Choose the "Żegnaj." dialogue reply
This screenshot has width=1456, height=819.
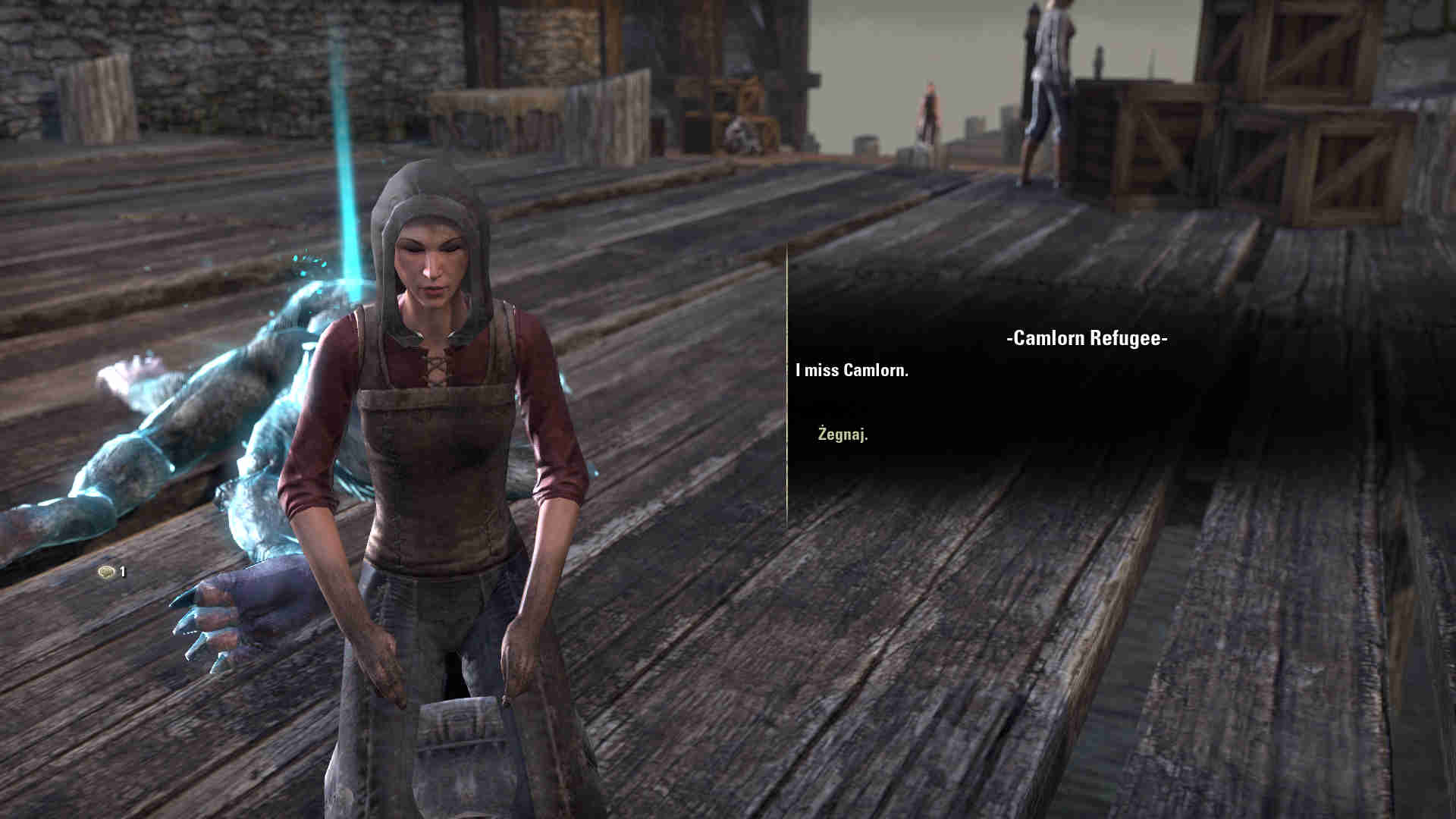click(x=843, y=435)
